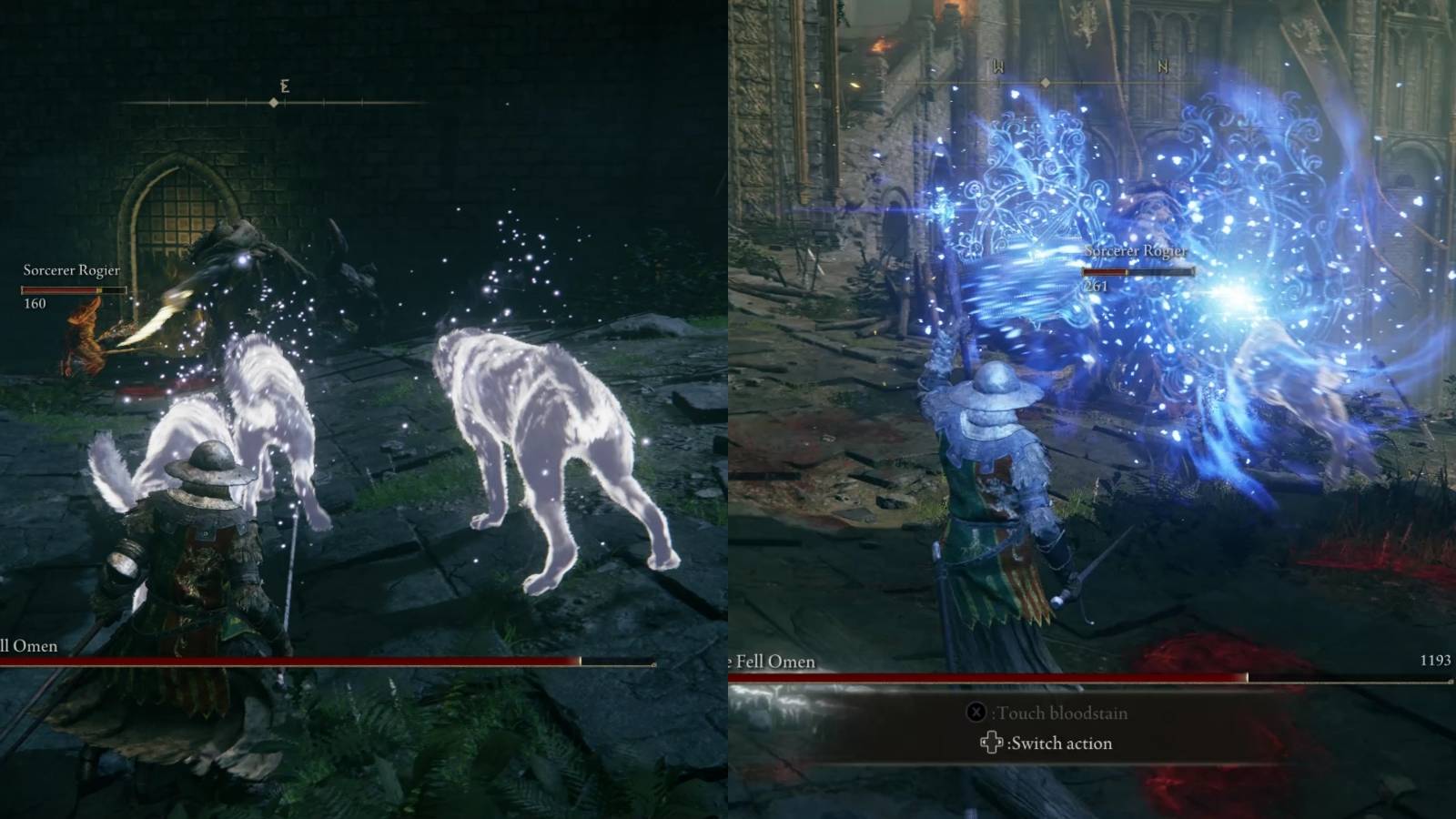Click the d-pad icon beside Switch action
This screenshot has width=1456, height=819.
coord(991,743)
